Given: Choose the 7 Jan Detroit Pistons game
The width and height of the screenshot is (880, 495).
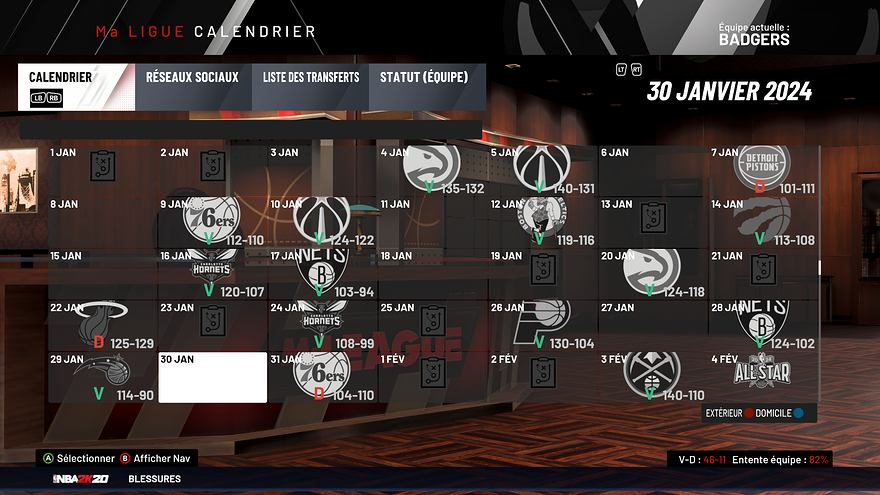Looking at the screenshot, I should (x=763, y=170).
